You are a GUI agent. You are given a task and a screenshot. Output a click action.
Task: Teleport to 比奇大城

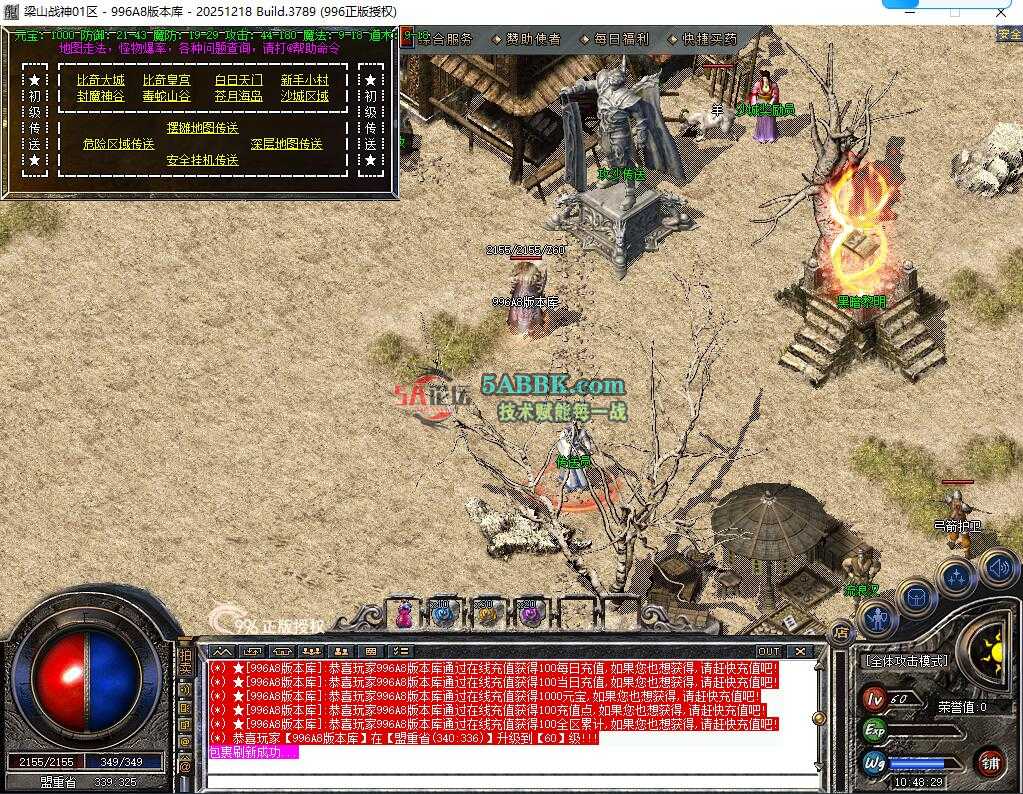[101, 80]
